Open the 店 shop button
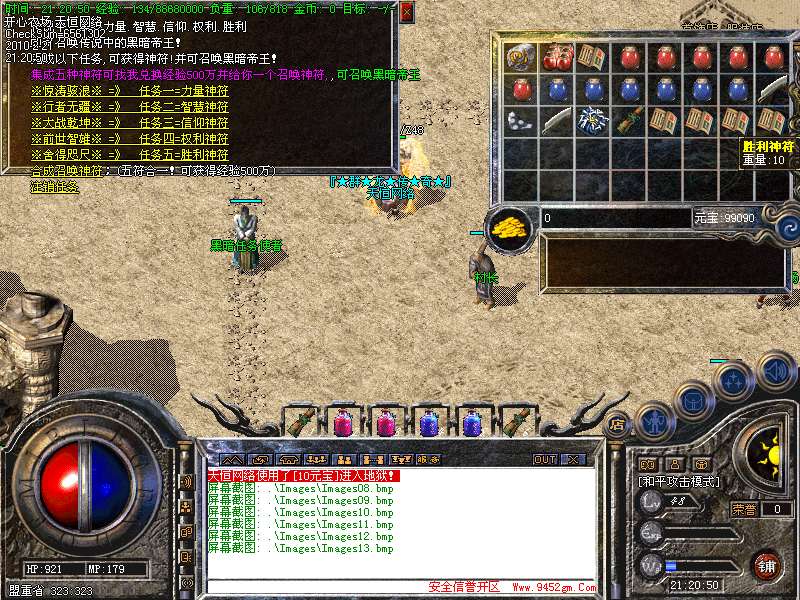Screen dimensions: 800x600 click(617, 424)
